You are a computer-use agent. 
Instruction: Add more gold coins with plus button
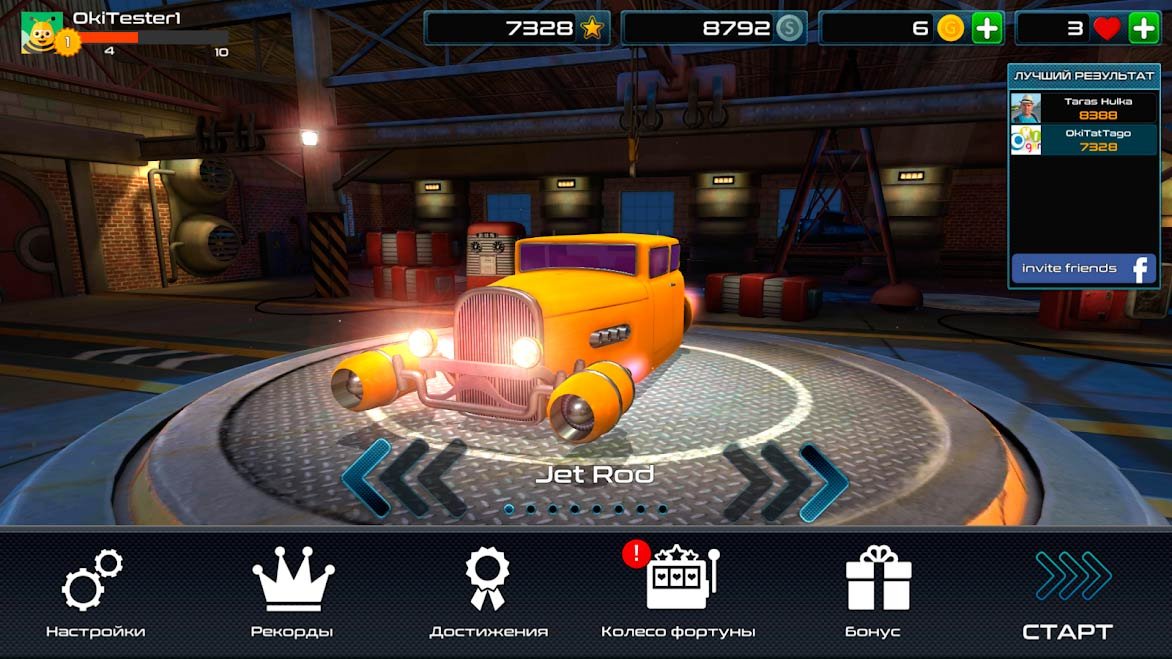pyautogui.click(x=986, y=28)
